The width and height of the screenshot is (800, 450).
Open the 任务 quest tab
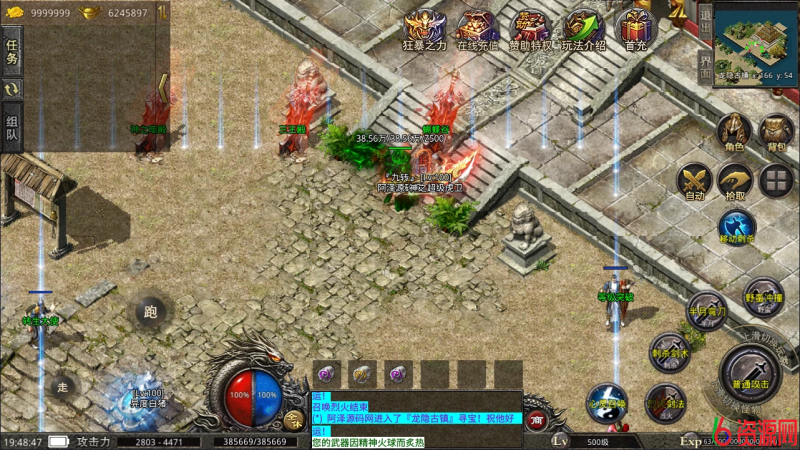tap(12, 52)
